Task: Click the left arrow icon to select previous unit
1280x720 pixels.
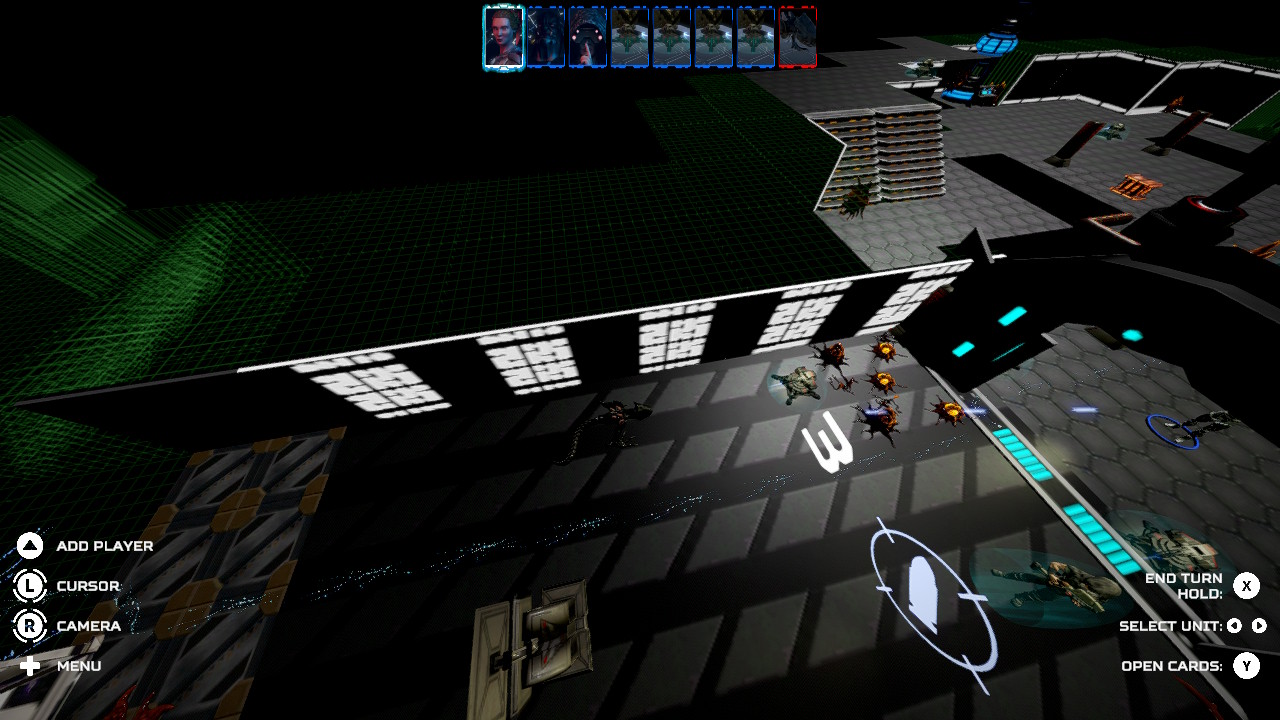Action: [x=1233, y=626]
